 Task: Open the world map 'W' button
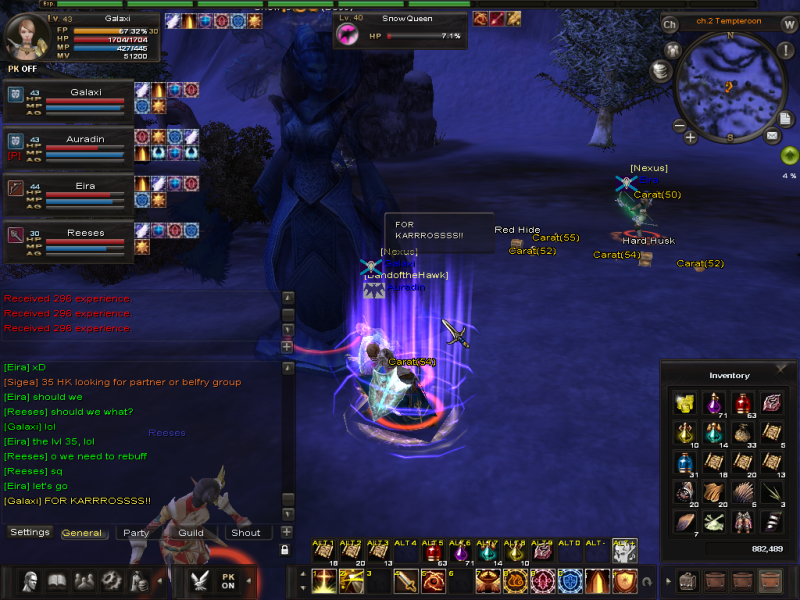[x=789, y=24]
